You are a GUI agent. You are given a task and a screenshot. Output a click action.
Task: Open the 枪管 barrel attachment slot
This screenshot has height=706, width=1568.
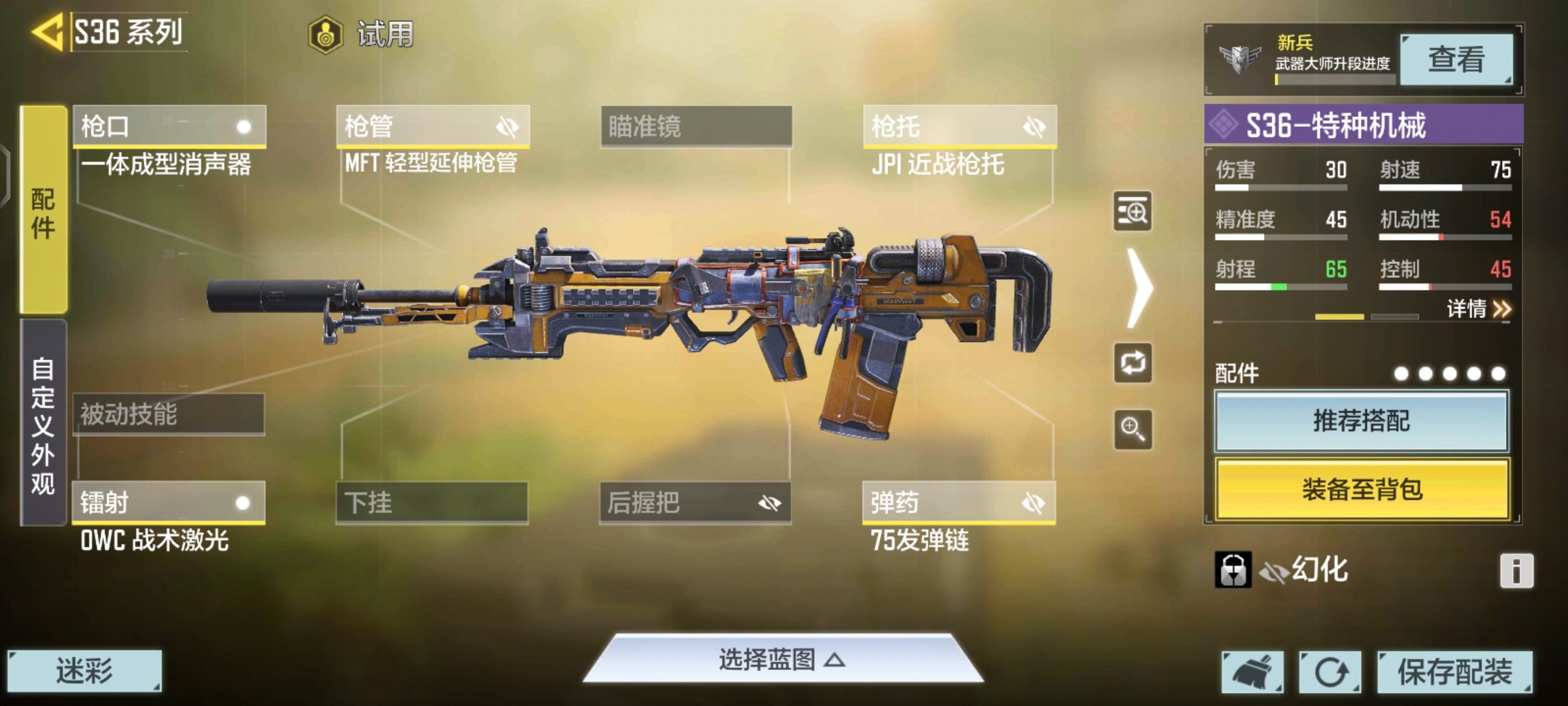coord(433,126)
